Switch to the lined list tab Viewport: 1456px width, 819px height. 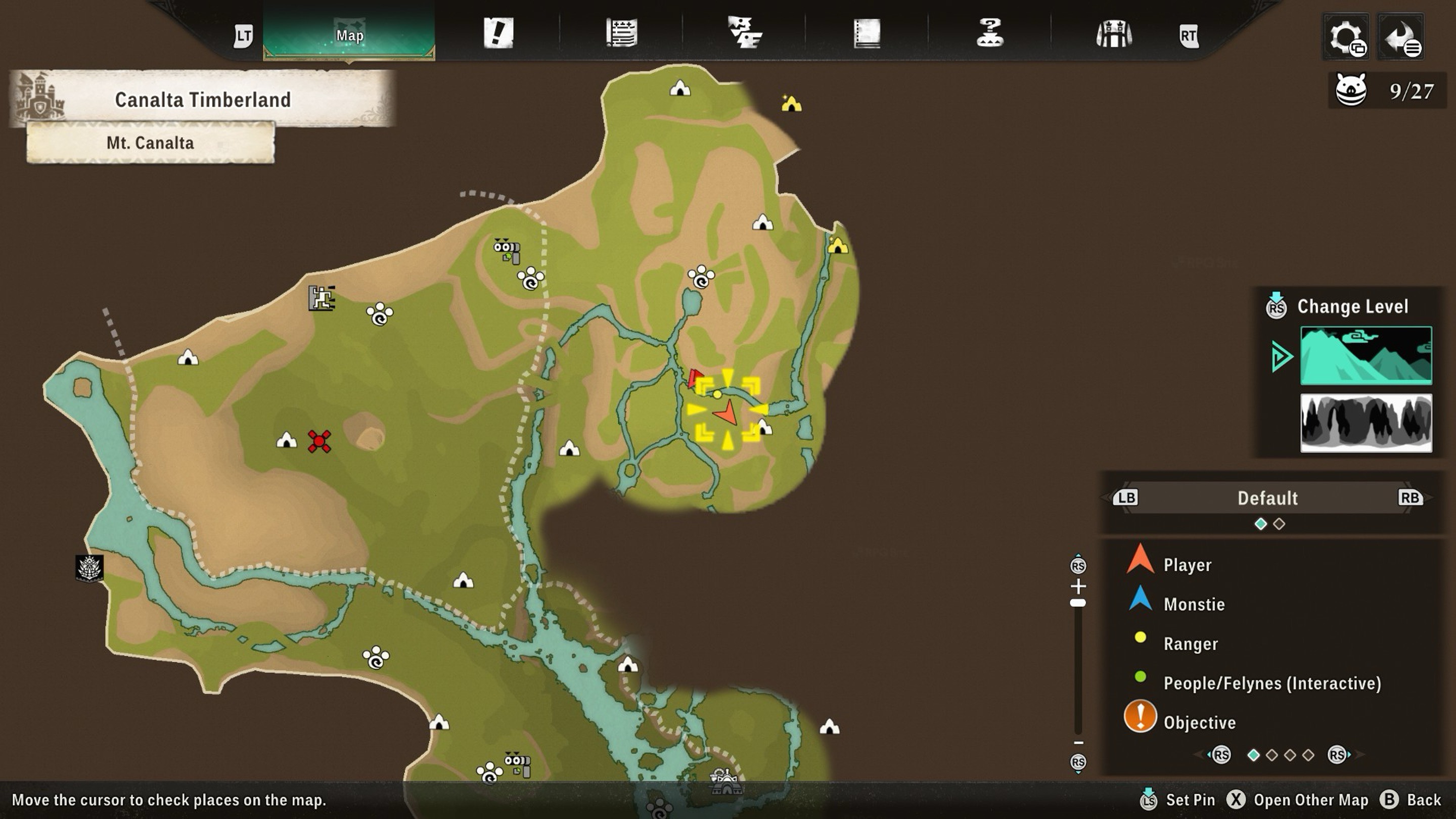point(622,33)
